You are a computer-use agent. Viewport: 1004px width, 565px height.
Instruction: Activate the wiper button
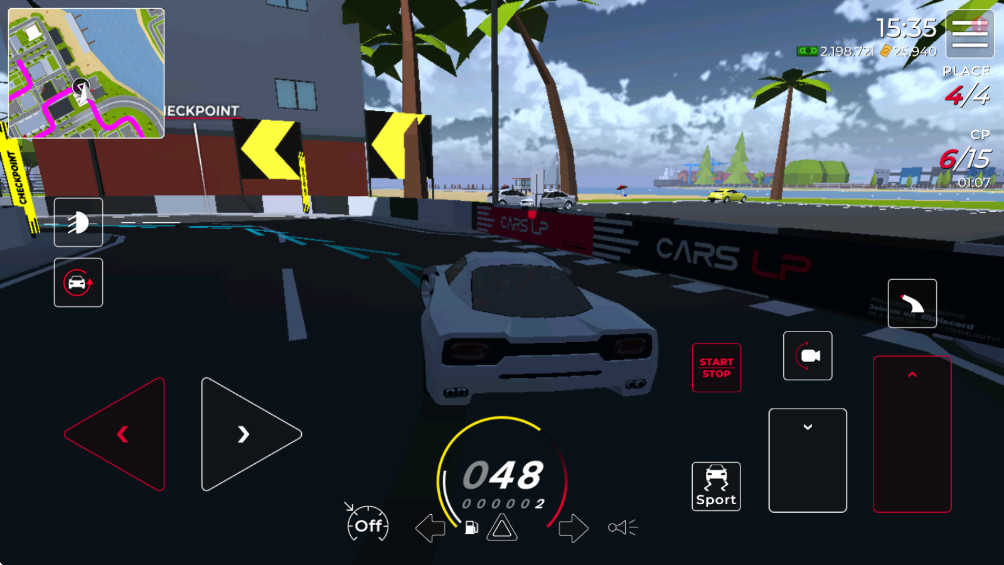[912, 303]
